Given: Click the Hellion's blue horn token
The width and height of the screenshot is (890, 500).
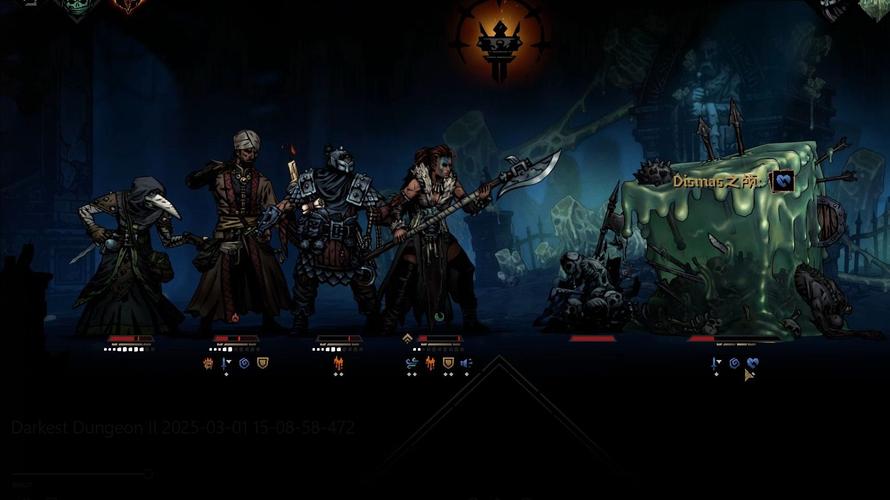Looking at the screenshot, I should tap(466, 363).
